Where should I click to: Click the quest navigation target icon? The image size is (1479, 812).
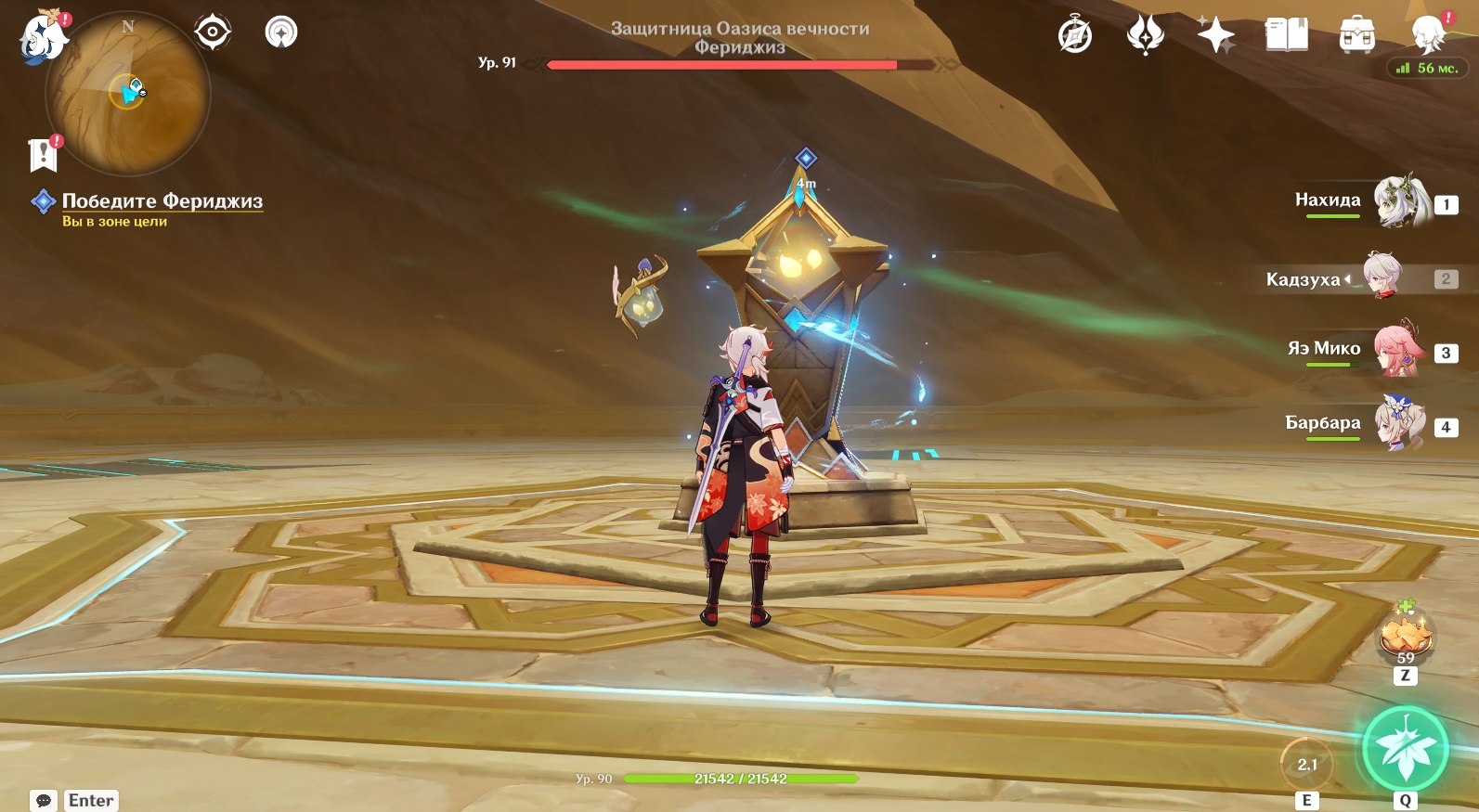point(213,32)
